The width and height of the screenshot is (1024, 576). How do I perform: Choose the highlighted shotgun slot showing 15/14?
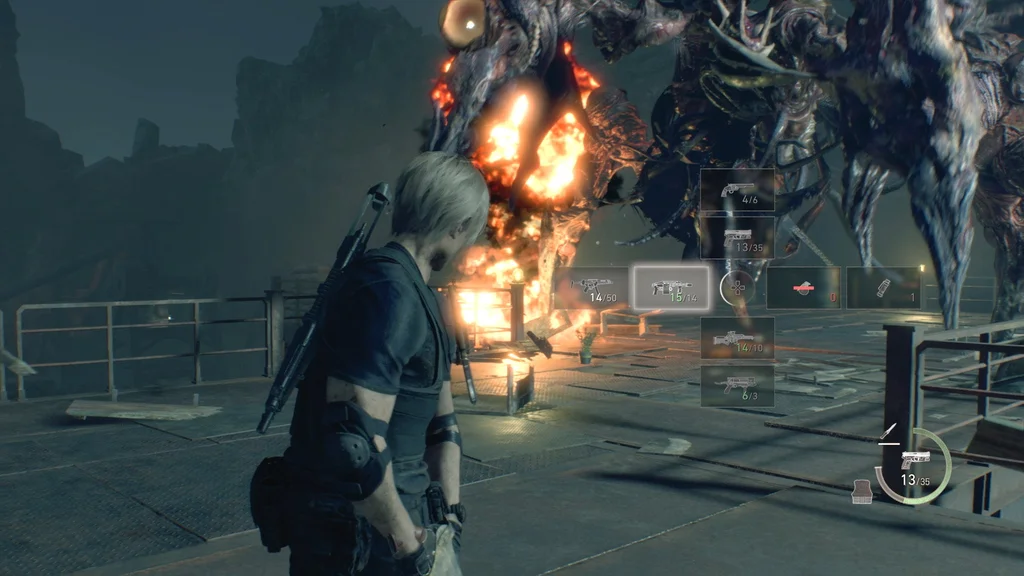pyautogui.click(x=672, y=288)
